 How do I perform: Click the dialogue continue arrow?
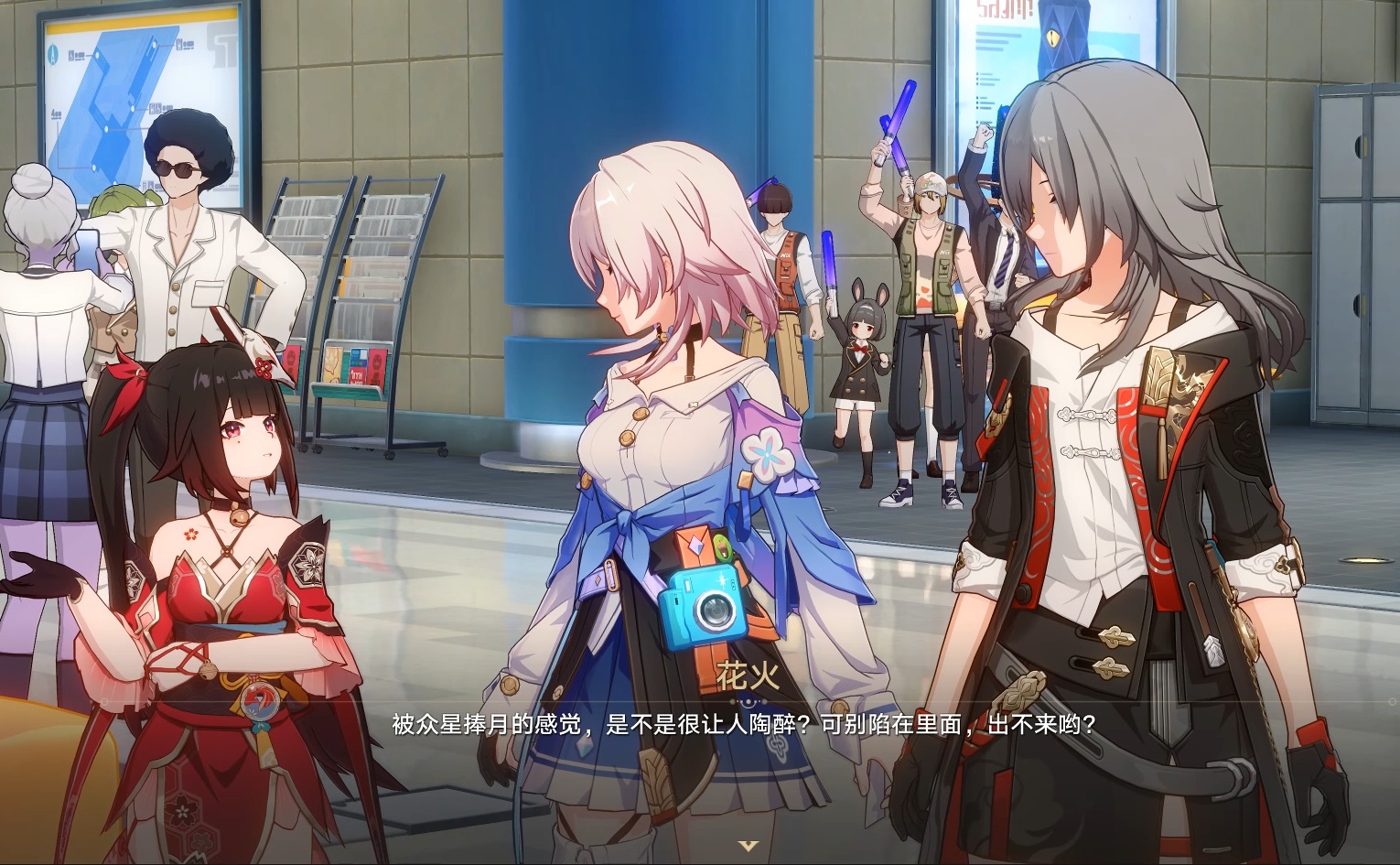tap(748, 846)
